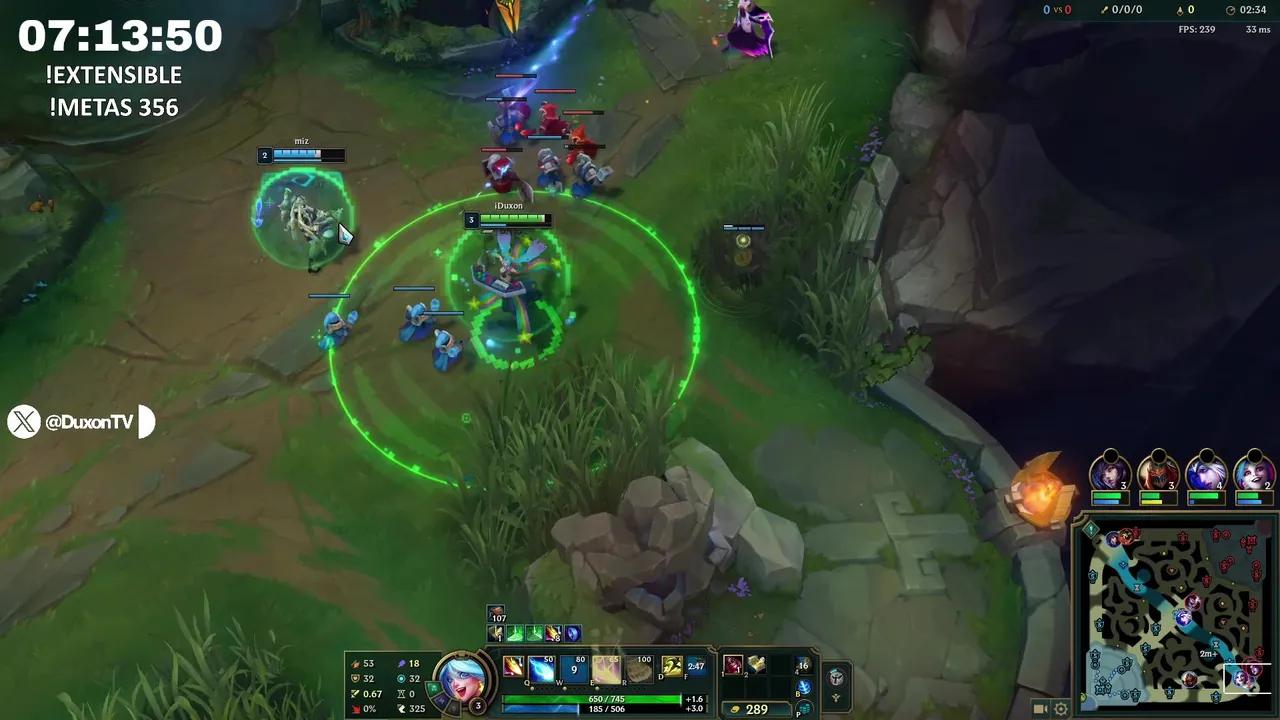Screen dimensions: 1280x720
Task: Click the 107-stack buff icon above the HUD
Action: pos(495,610)
